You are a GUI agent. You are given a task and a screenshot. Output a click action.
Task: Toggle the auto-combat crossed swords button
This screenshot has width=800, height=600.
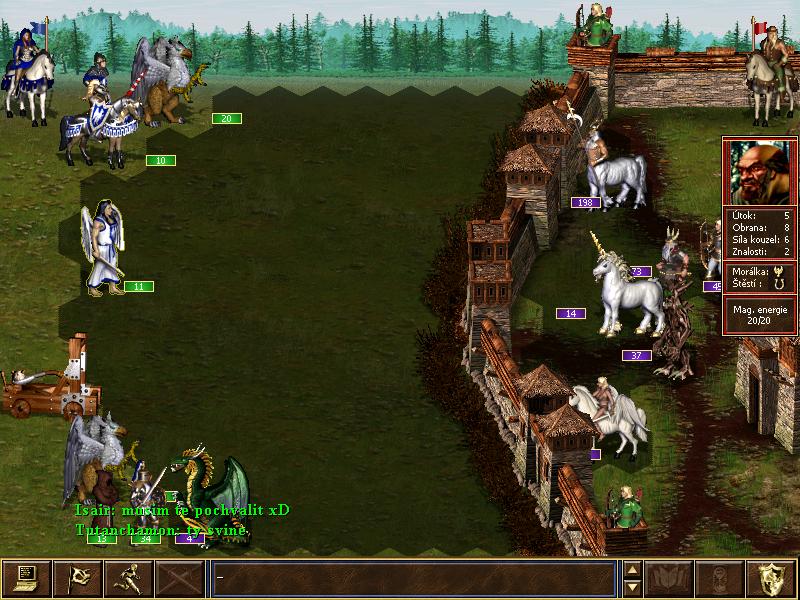click(x=181, y=578)
